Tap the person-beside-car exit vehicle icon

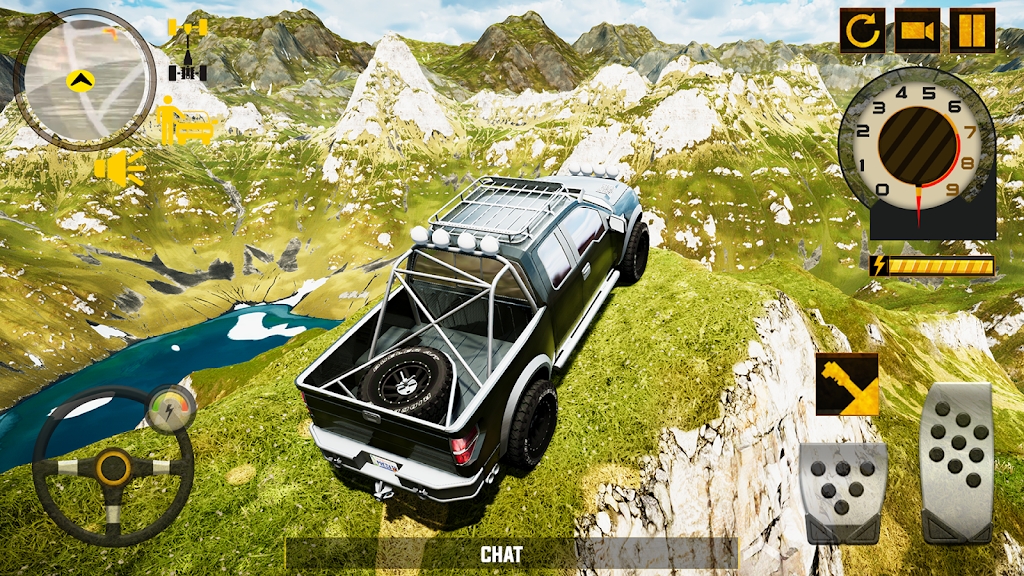[x=185, y=121]
